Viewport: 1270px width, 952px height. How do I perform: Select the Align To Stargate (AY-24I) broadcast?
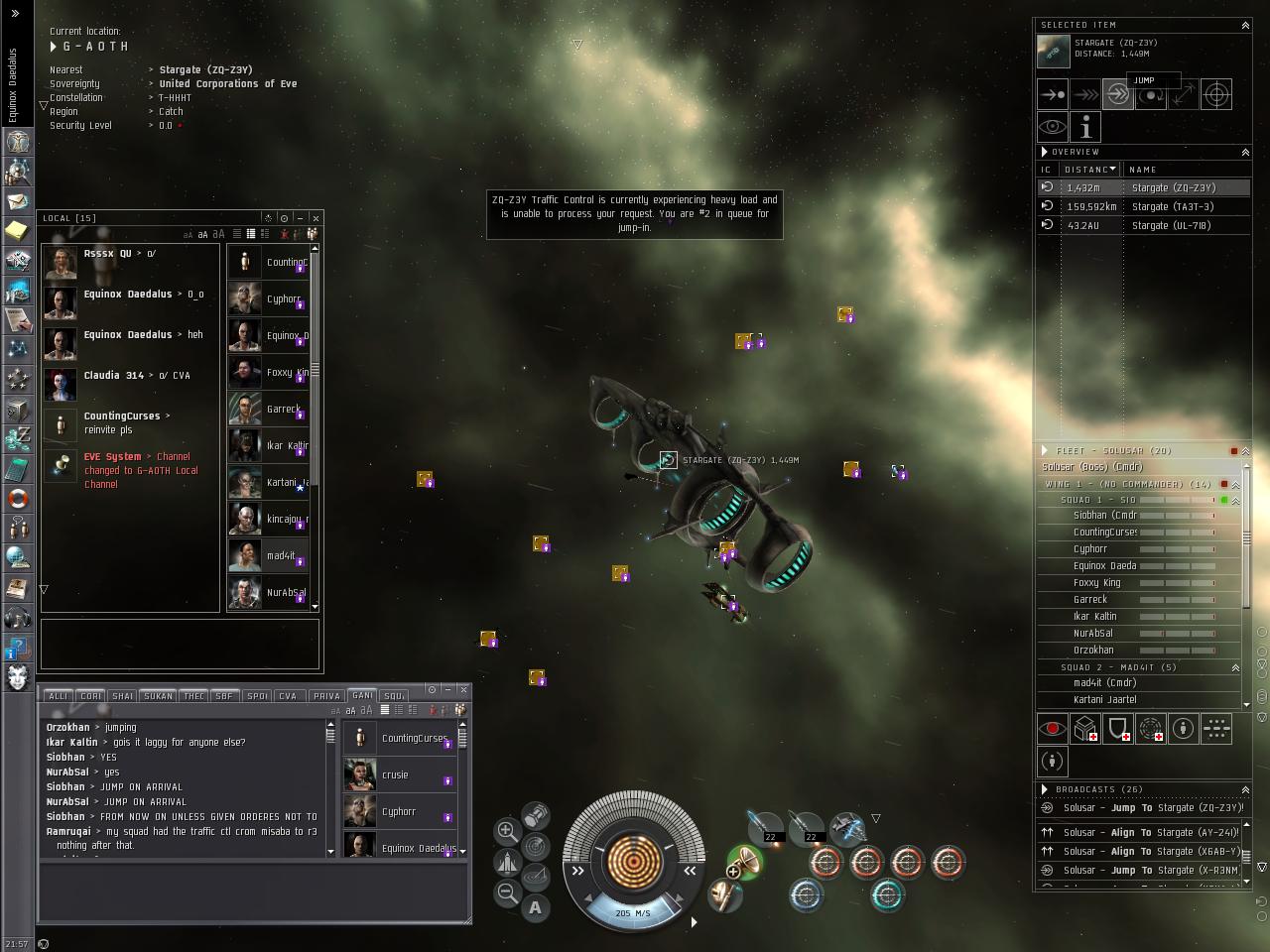(x=1141, y=833)
